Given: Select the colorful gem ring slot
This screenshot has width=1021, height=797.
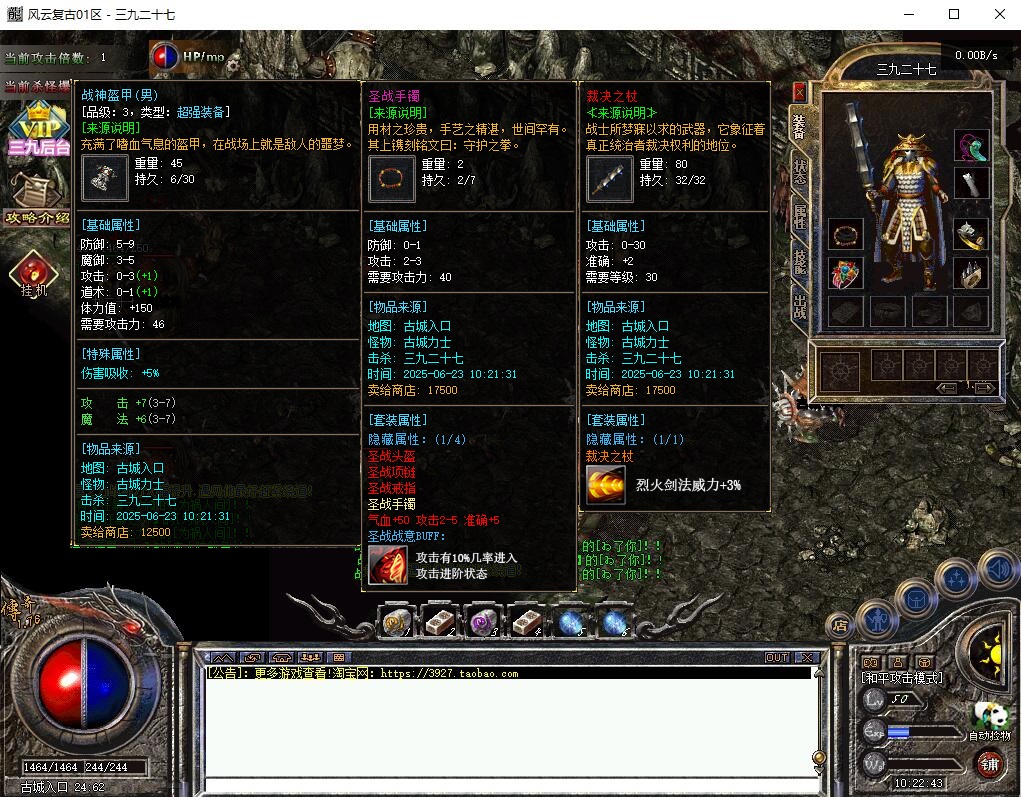Looking at the screenshot, I should (x=846, y=274).
